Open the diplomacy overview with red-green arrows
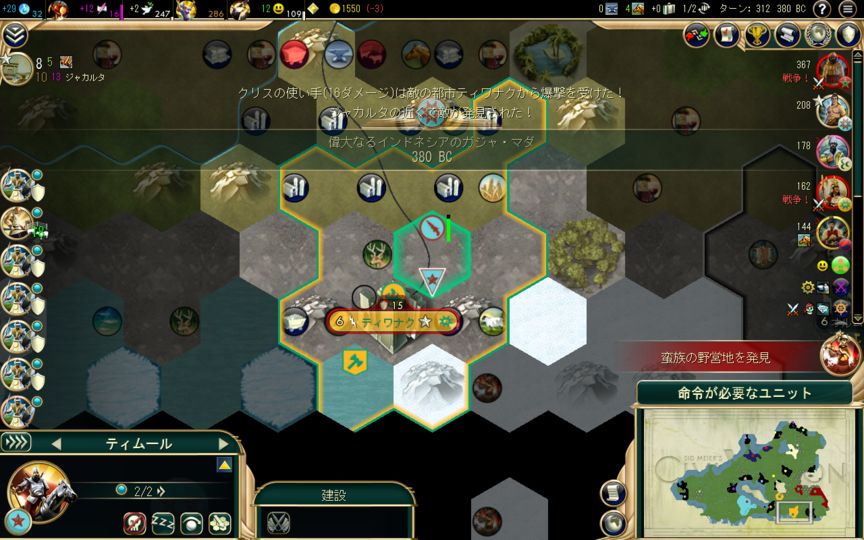864x540 pixels. tap(697, 36)
